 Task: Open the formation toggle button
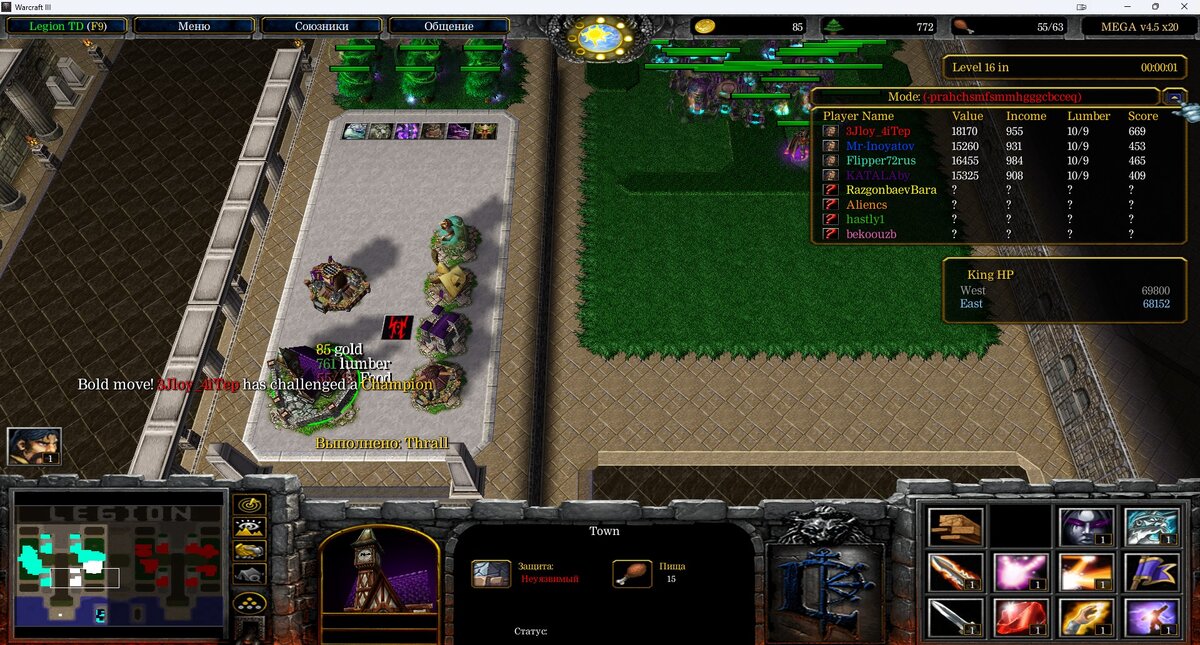click(248, 603)
